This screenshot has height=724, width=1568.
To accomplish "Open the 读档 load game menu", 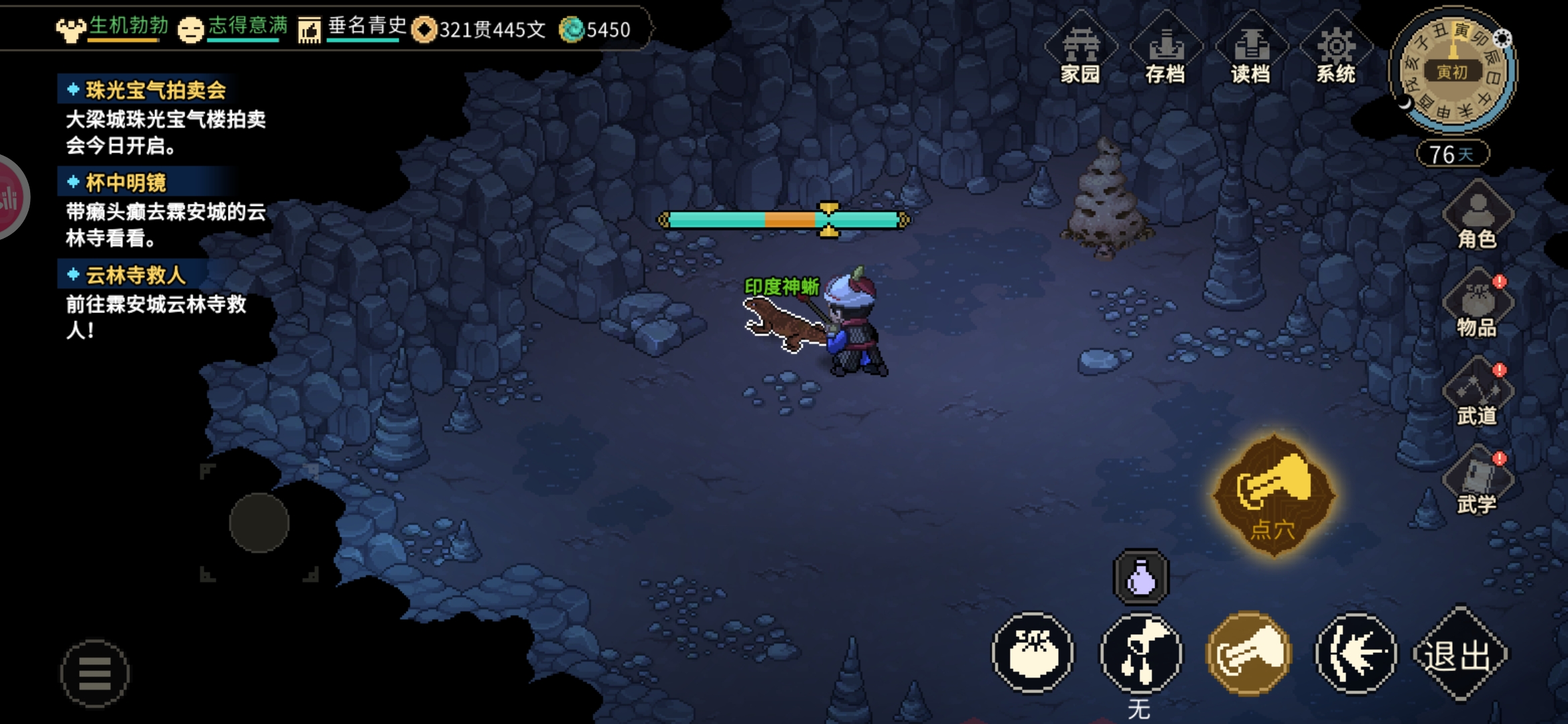I will coord(1250,54).
